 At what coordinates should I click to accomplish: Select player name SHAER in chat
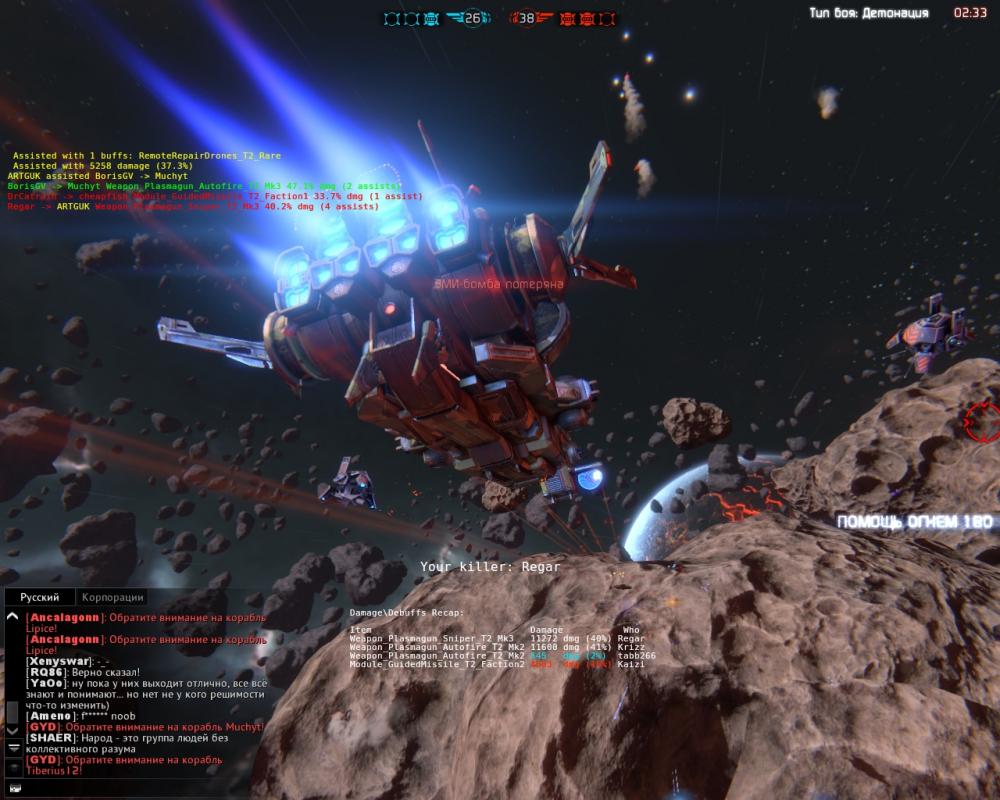click(51, 738)
